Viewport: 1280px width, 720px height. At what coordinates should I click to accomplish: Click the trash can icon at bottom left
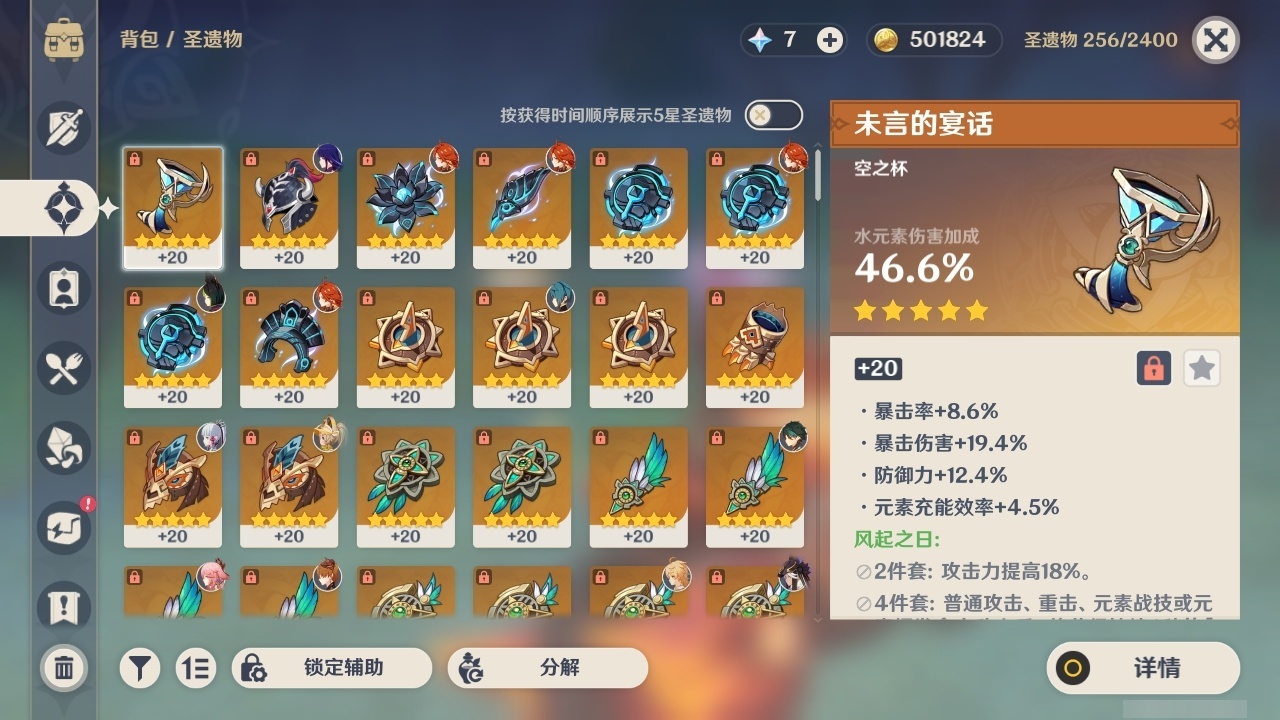[x=63, y=668]
